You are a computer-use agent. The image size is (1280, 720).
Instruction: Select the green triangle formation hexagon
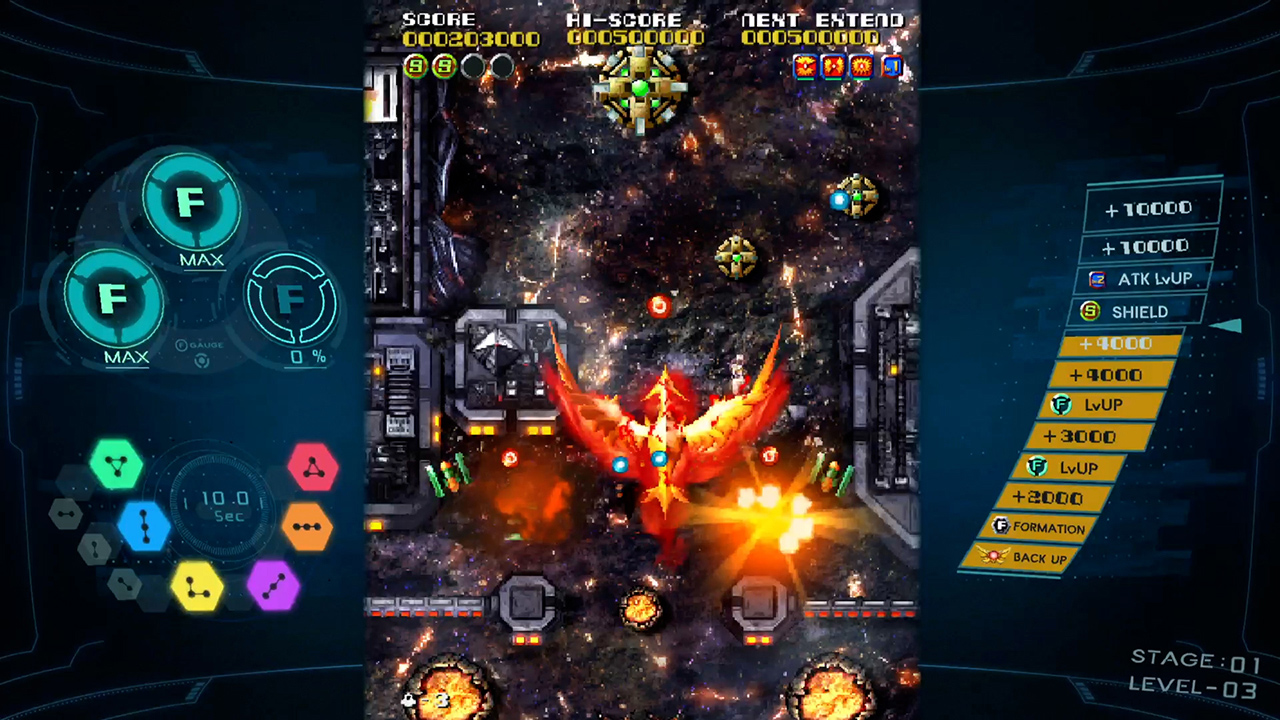point(117,465)
